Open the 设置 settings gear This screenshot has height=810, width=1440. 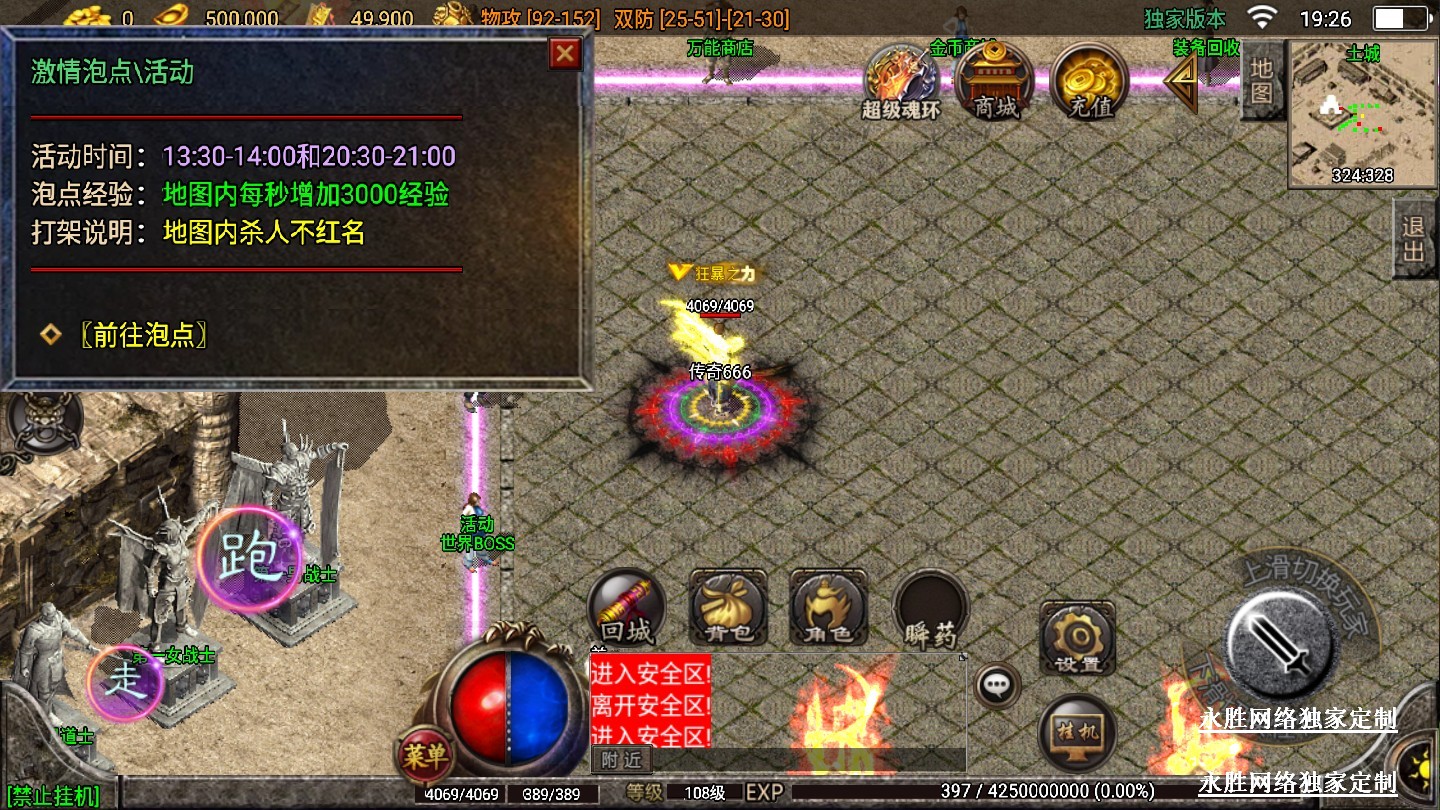(1077, 638)
